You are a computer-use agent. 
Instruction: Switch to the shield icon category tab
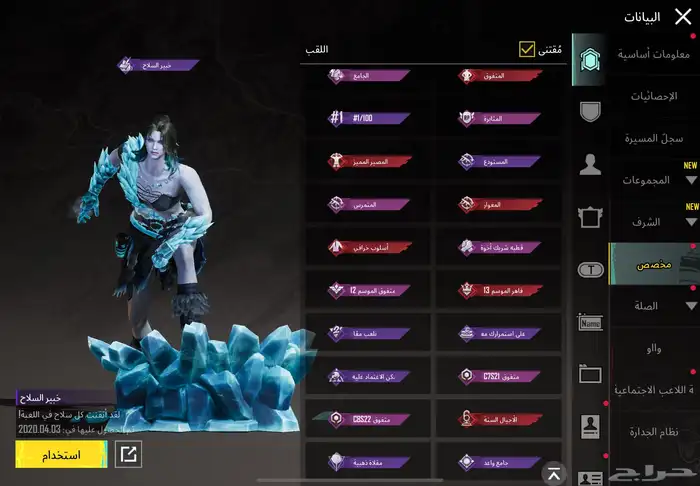590,111
